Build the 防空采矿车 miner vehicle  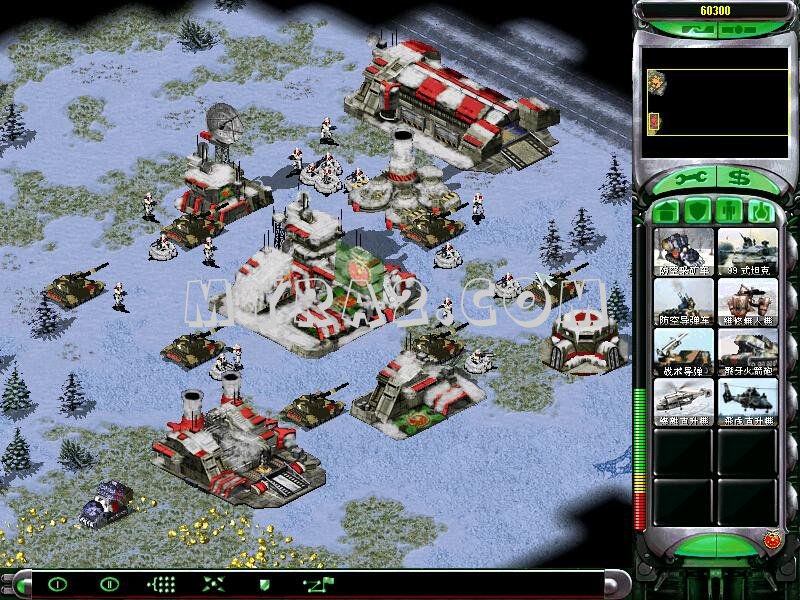pos(684,252)
